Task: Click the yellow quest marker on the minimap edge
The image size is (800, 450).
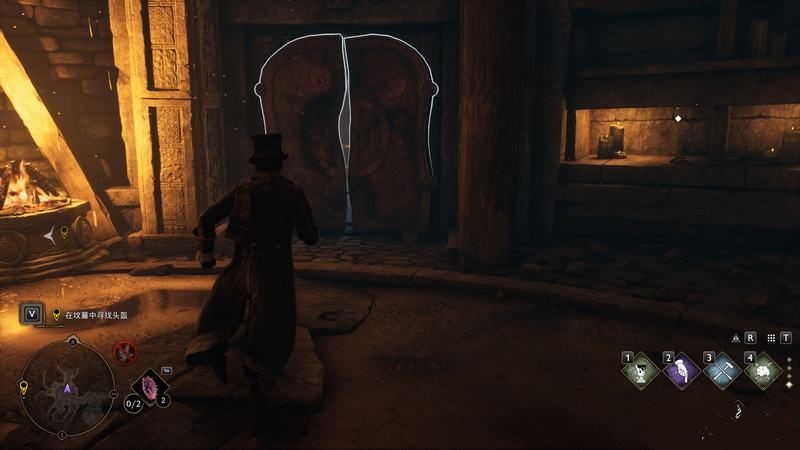Action: (23, 388)
